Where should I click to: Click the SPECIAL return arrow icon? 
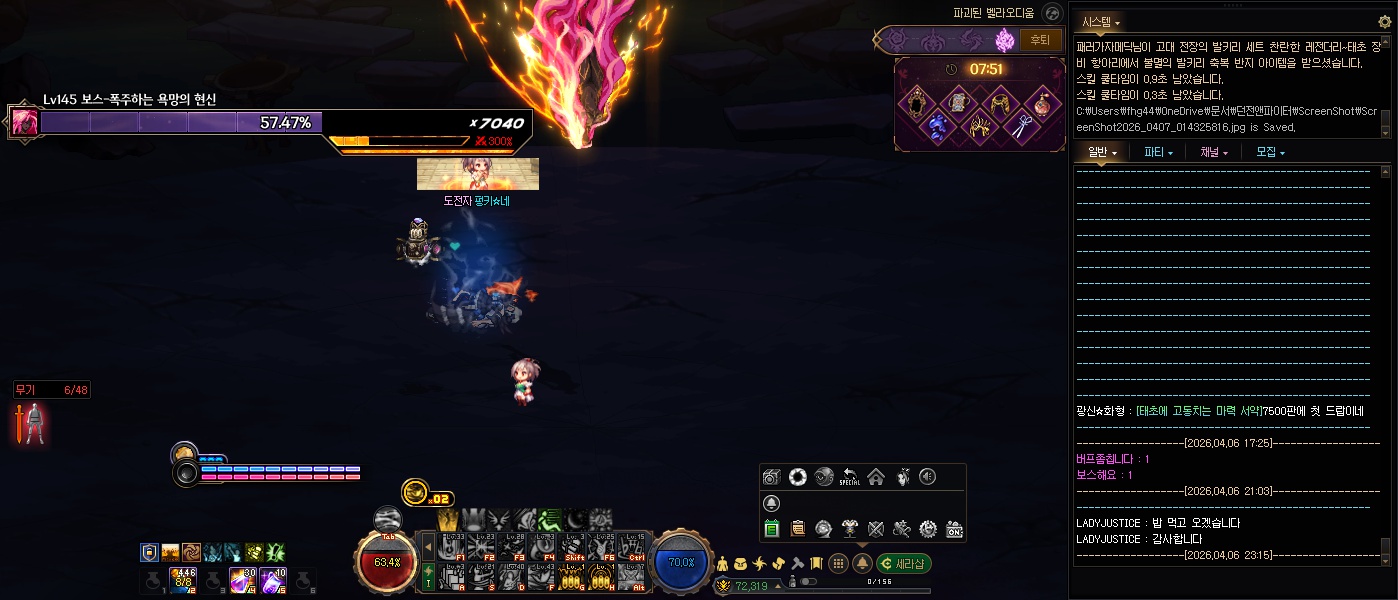[850, 477]
